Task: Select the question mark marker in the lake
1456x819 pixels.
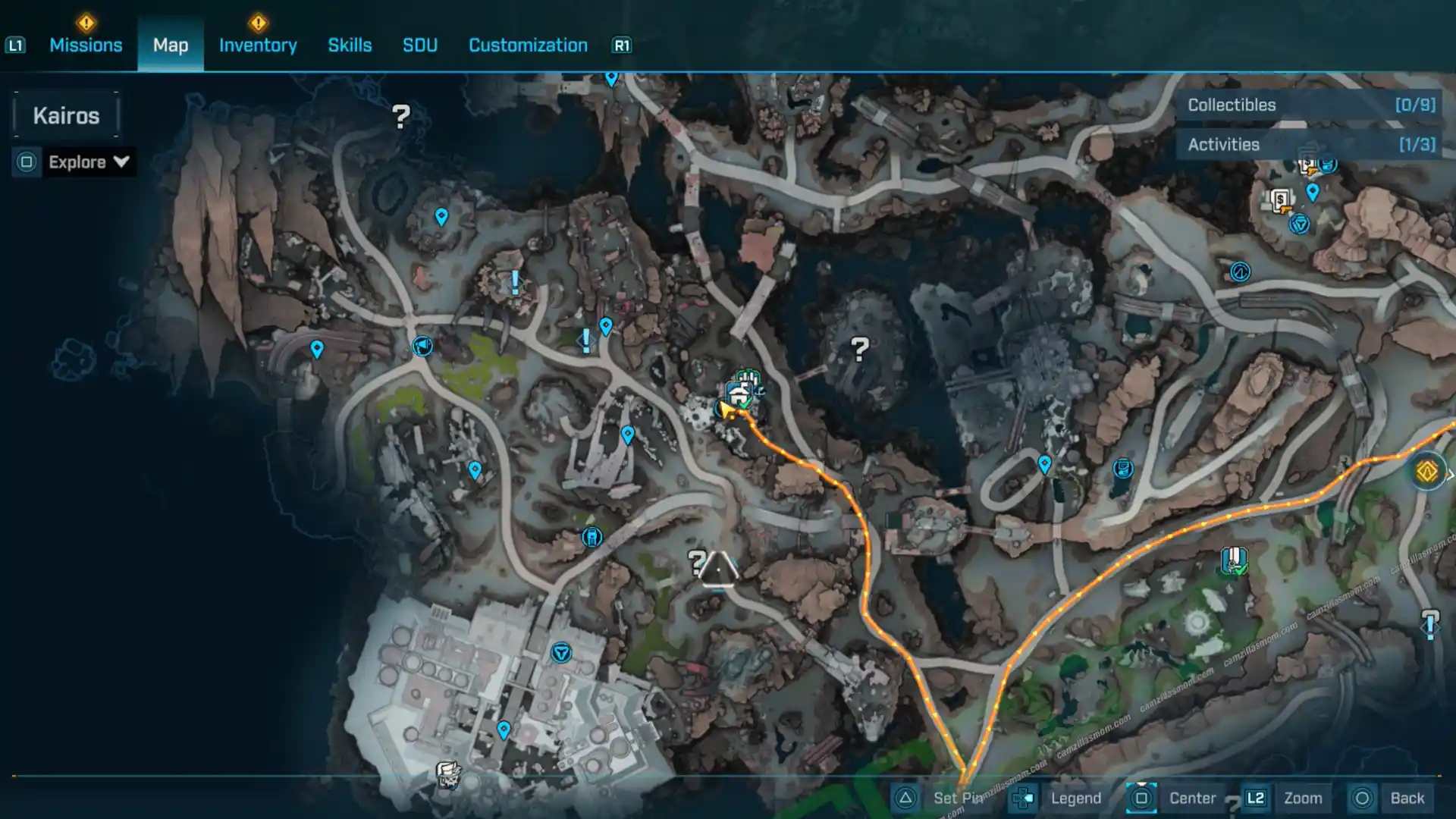Action: [859, 350]
